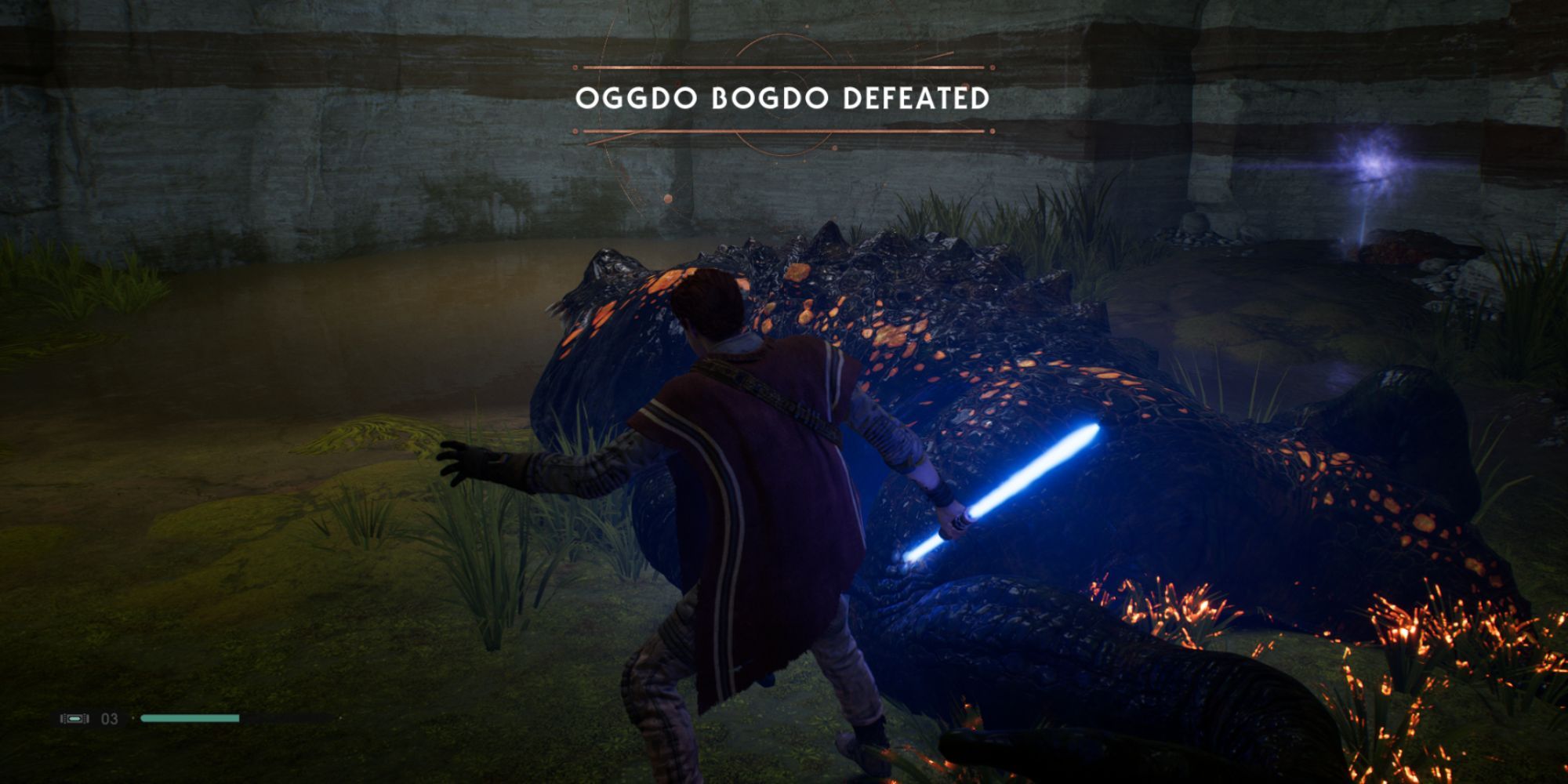Select the stim count '03' indicator
This screenshot has height=784, width=1568.
click(x=110, y=718)
